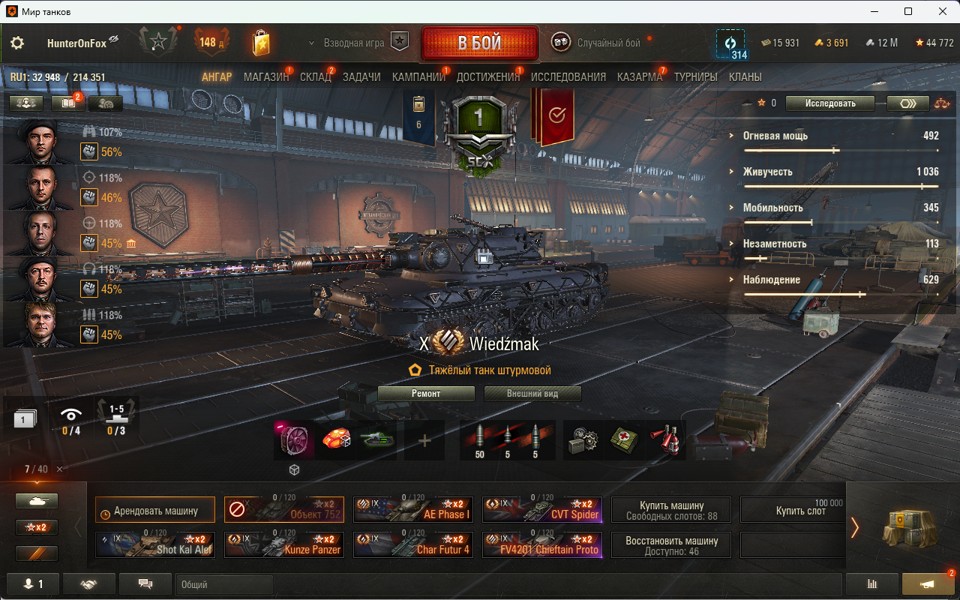Pick the FV4201 Chieftain Proto tank
This screenshot has width=960, height=600.
click(542, 545)
